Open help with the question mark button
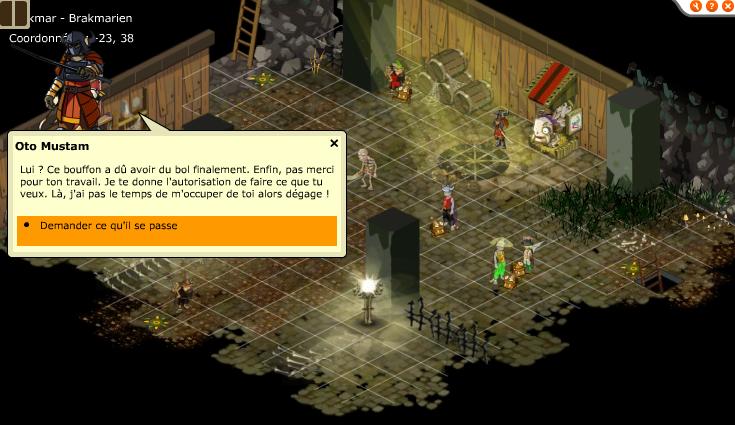735x425 pixels. click(x=710, y=6)
